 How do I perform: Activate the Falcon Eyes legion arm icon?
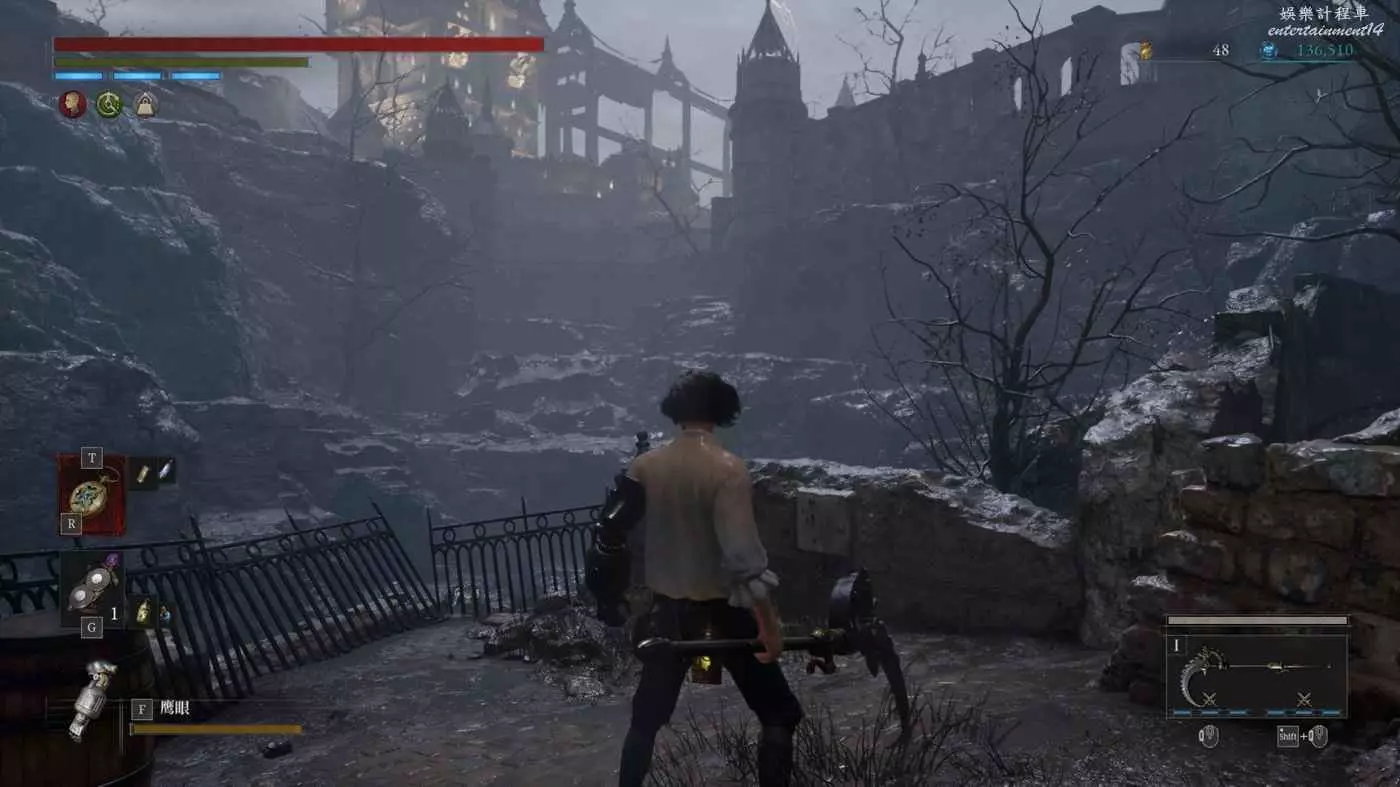91,698
